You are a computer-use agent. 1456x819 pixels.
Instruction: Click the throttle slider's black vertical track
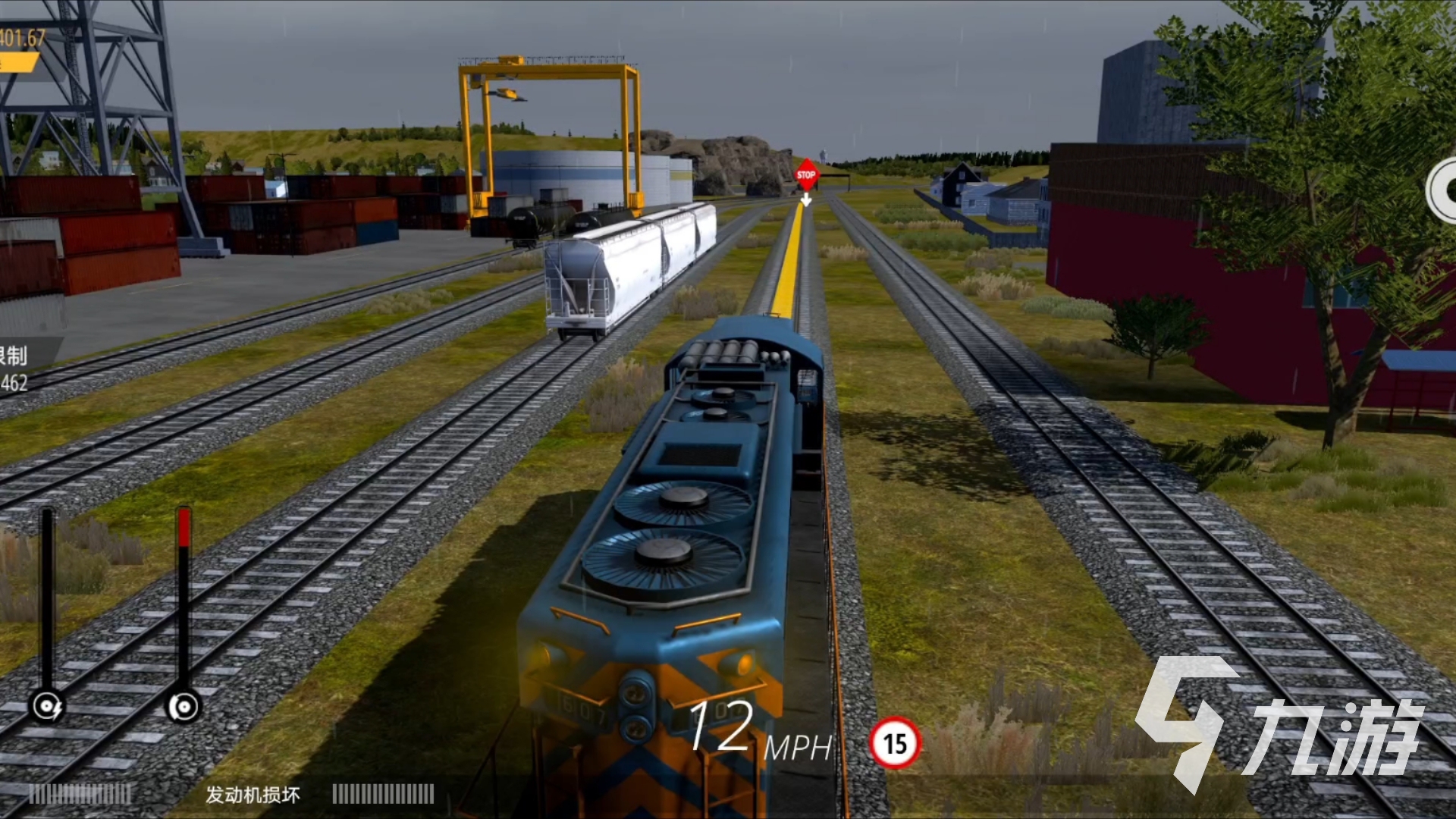click(x=47, y=595)
